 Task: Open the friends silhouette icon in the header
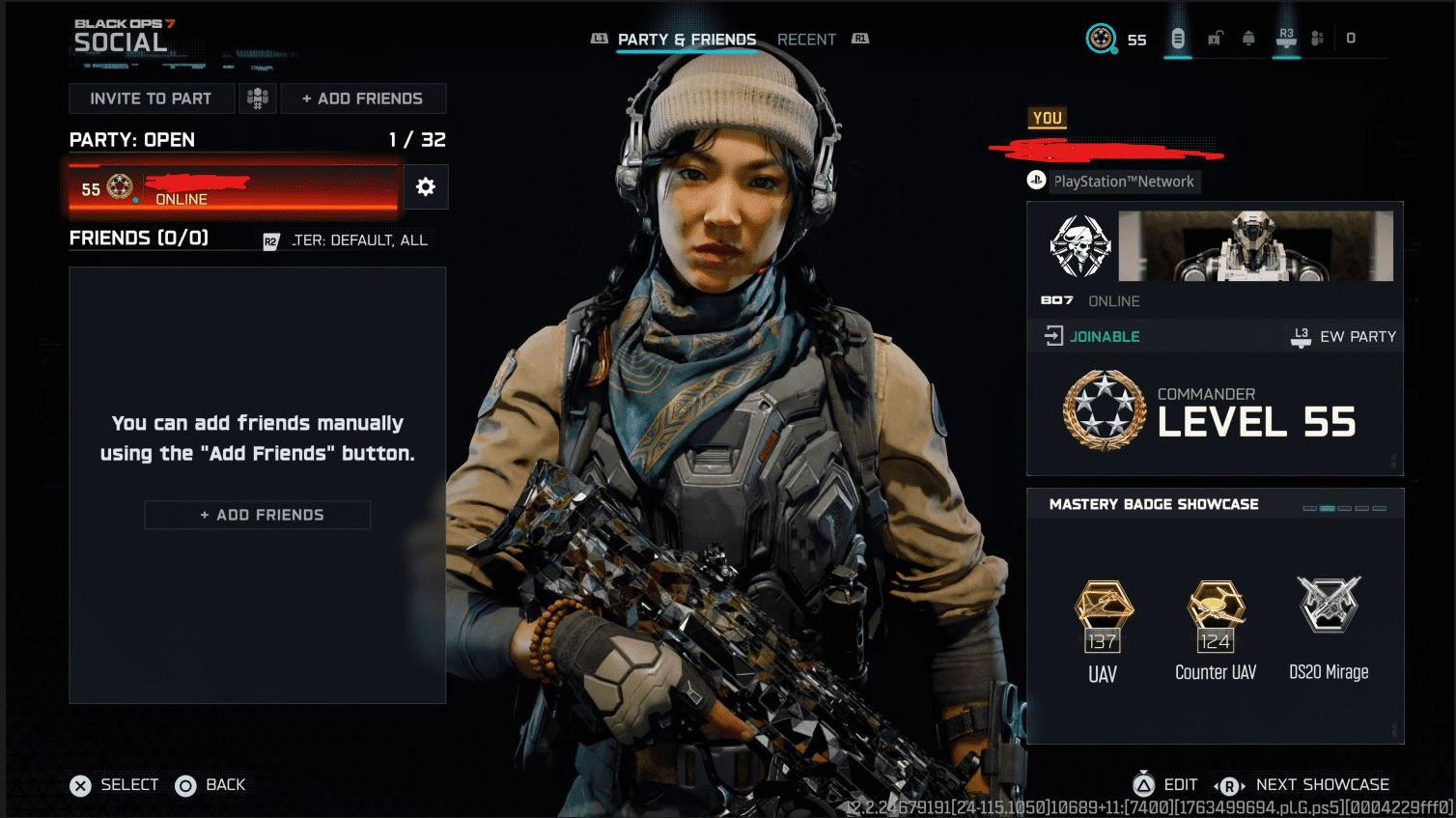coord(1317,39)
